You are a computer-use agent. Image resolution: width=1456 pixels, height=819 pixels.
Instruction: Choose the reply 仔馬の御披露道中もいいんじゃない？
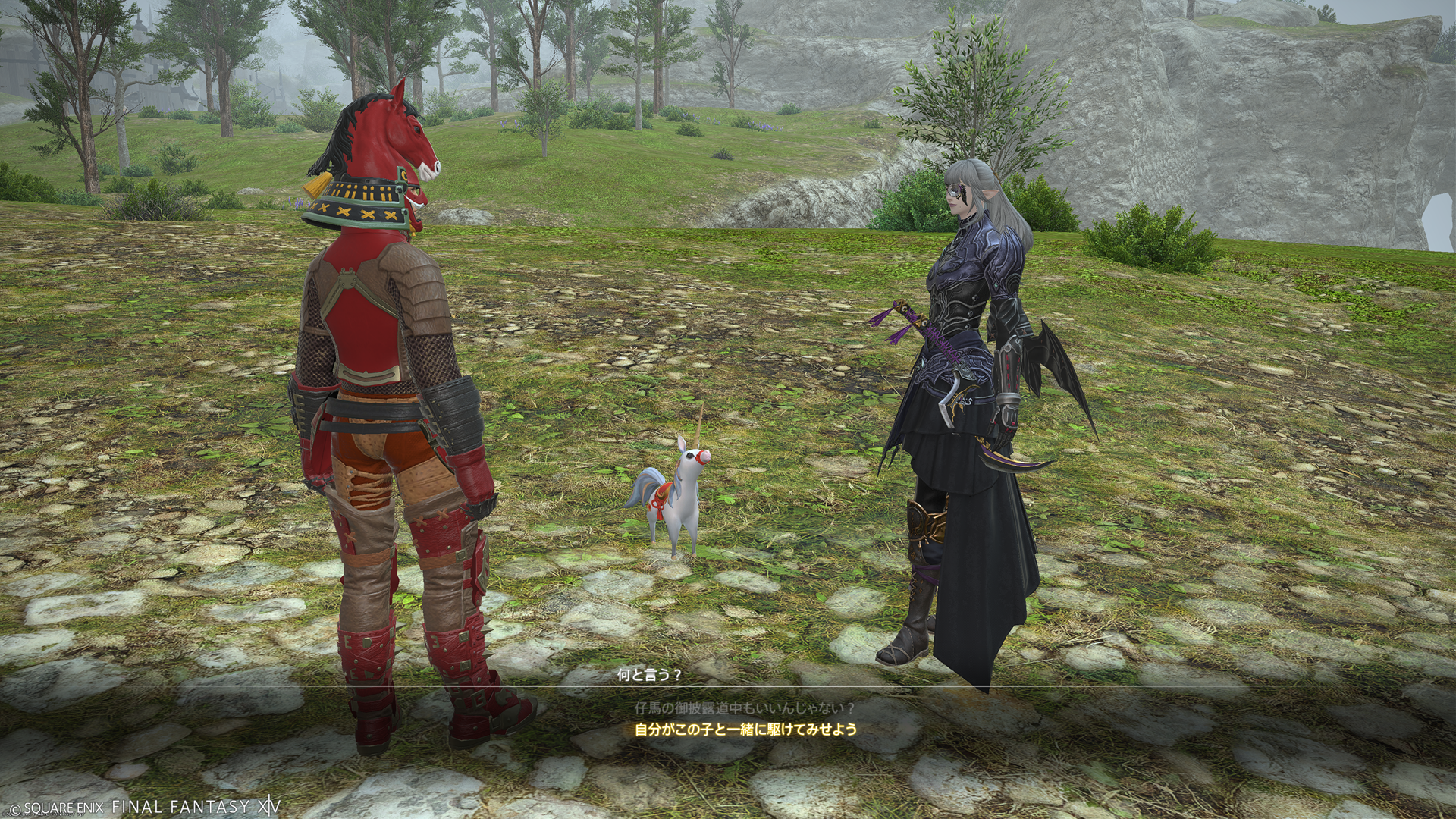point(745,708)
